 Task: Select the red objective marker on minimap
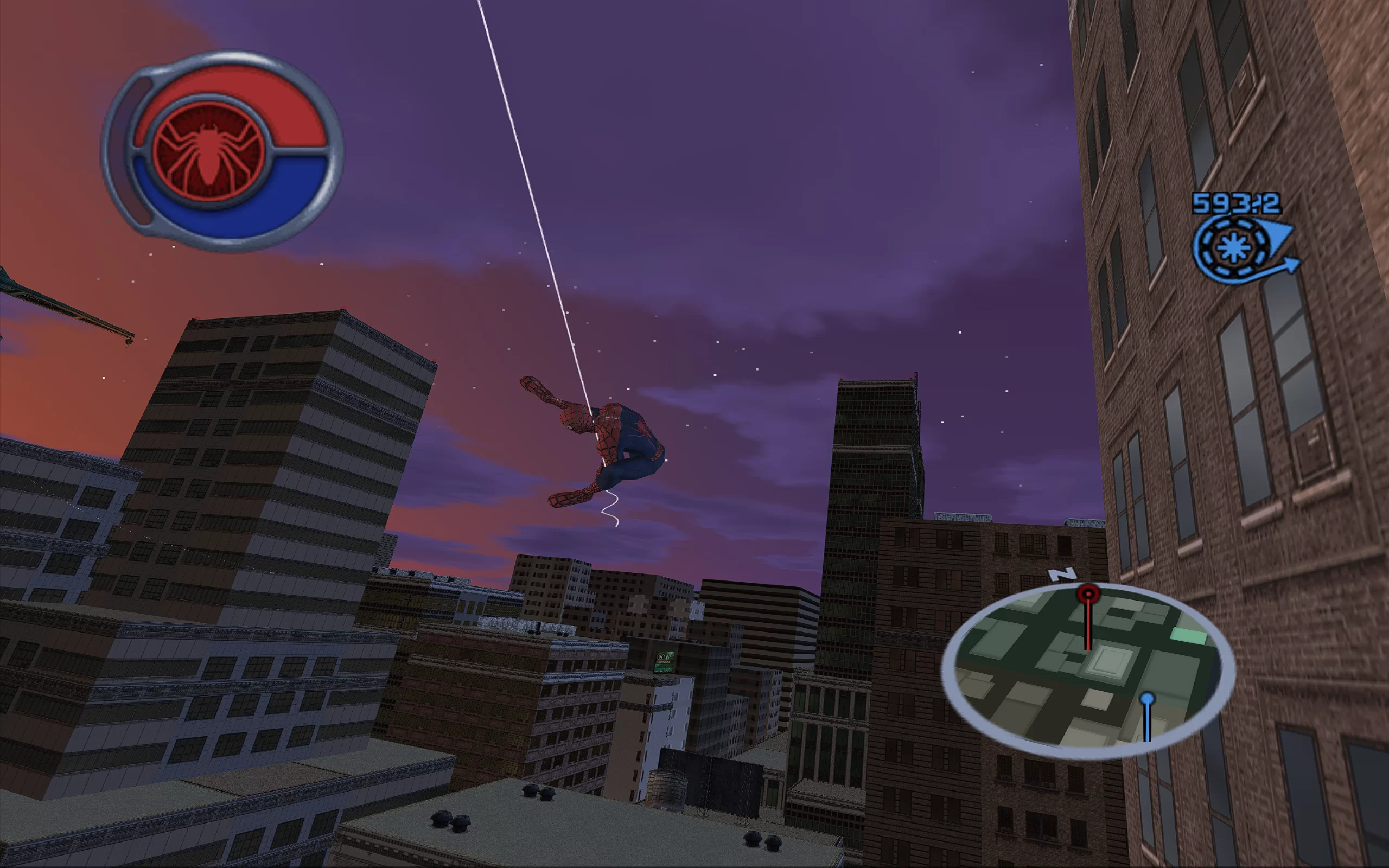(x=1087, y=593)
